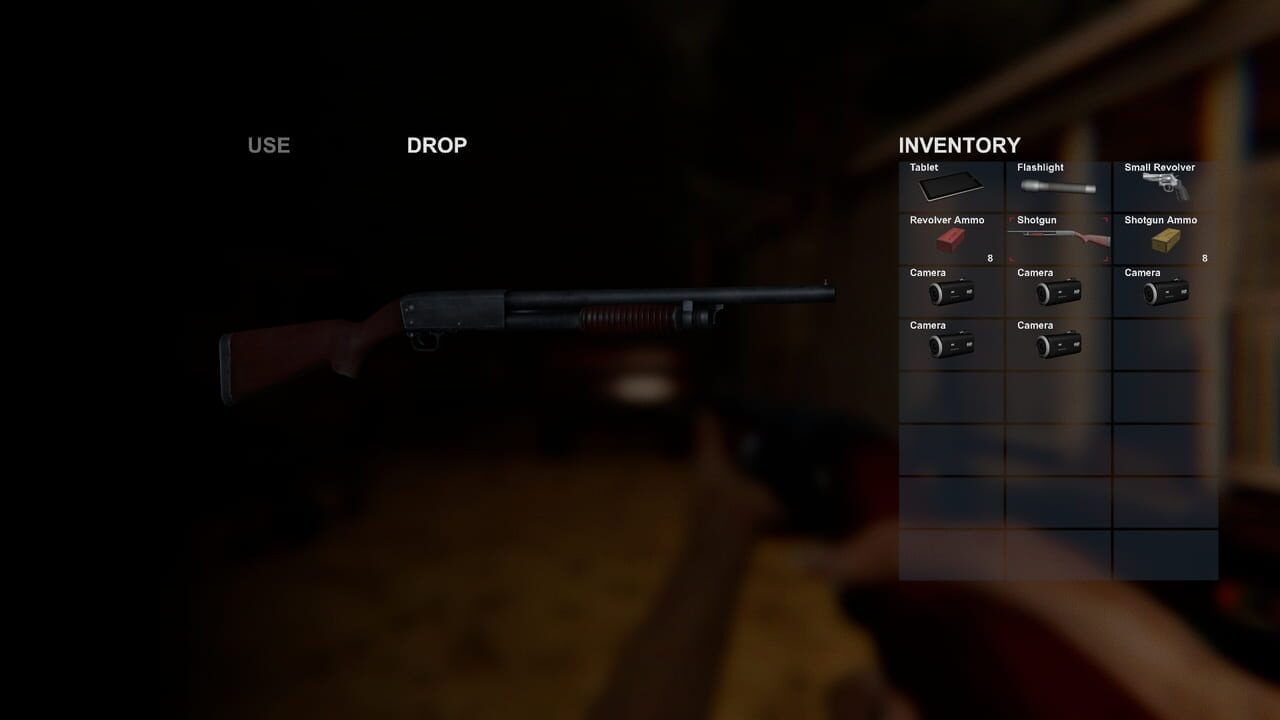
Task: Select the Shotgun Ammo box
Action: [x=1164, y=238]
